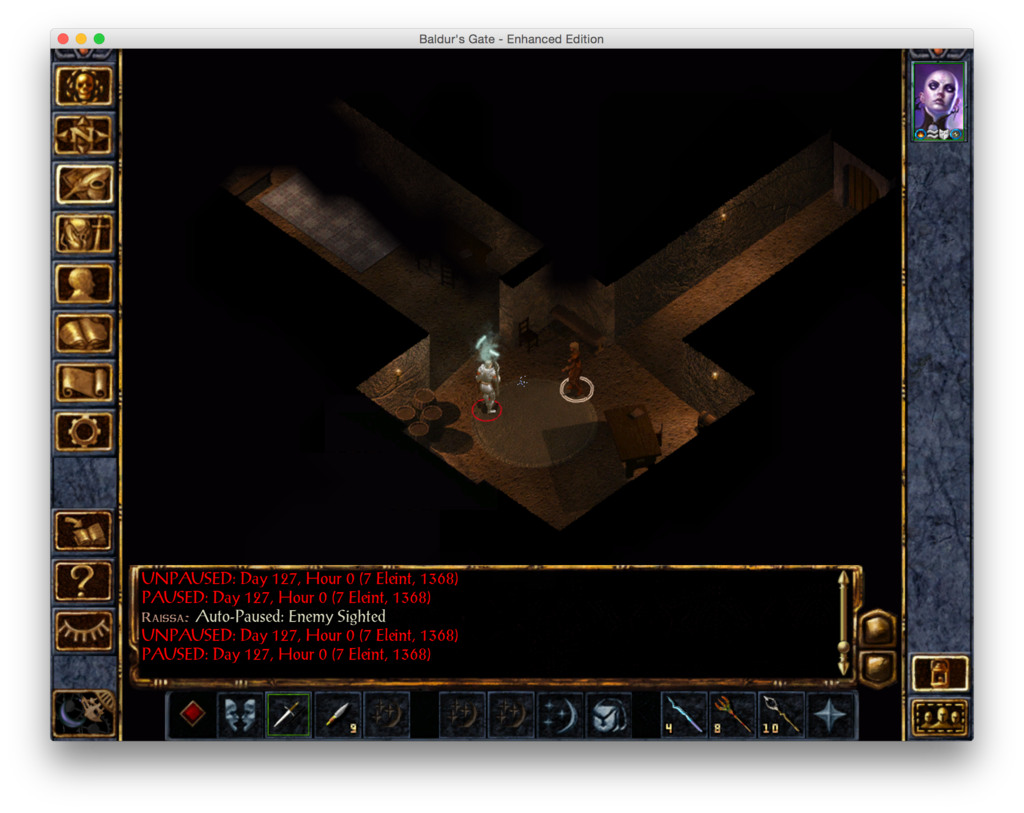Click the red gem button

coord(192,715)
